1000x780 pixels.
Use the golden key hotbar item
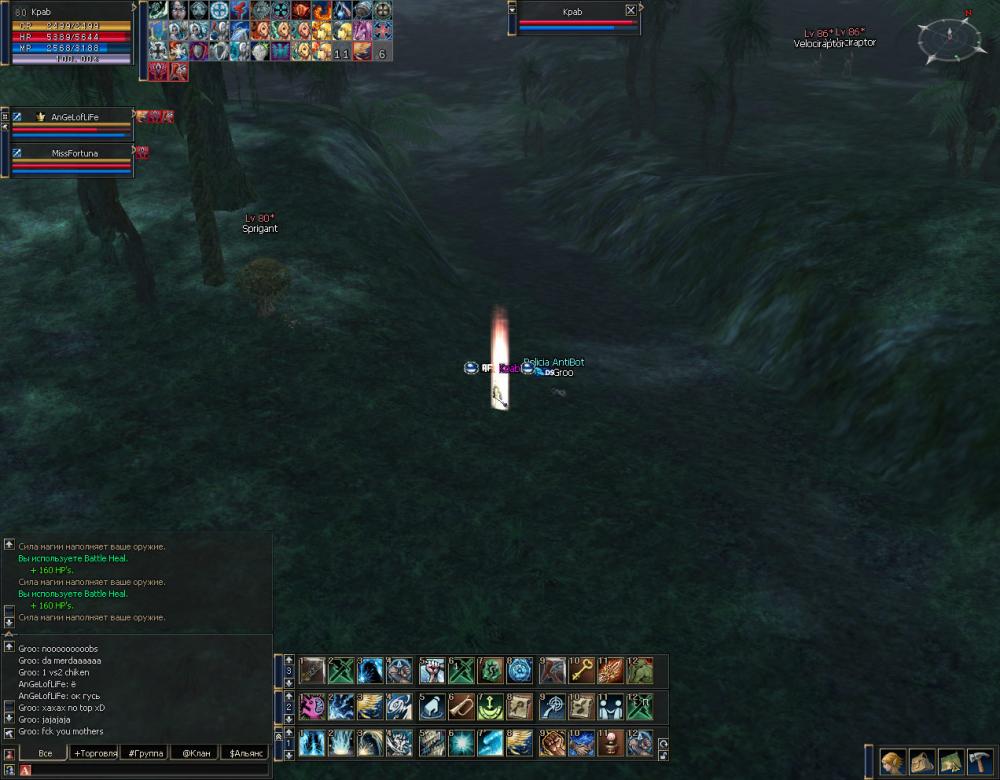pyautogui.click(x=581, y=670)
